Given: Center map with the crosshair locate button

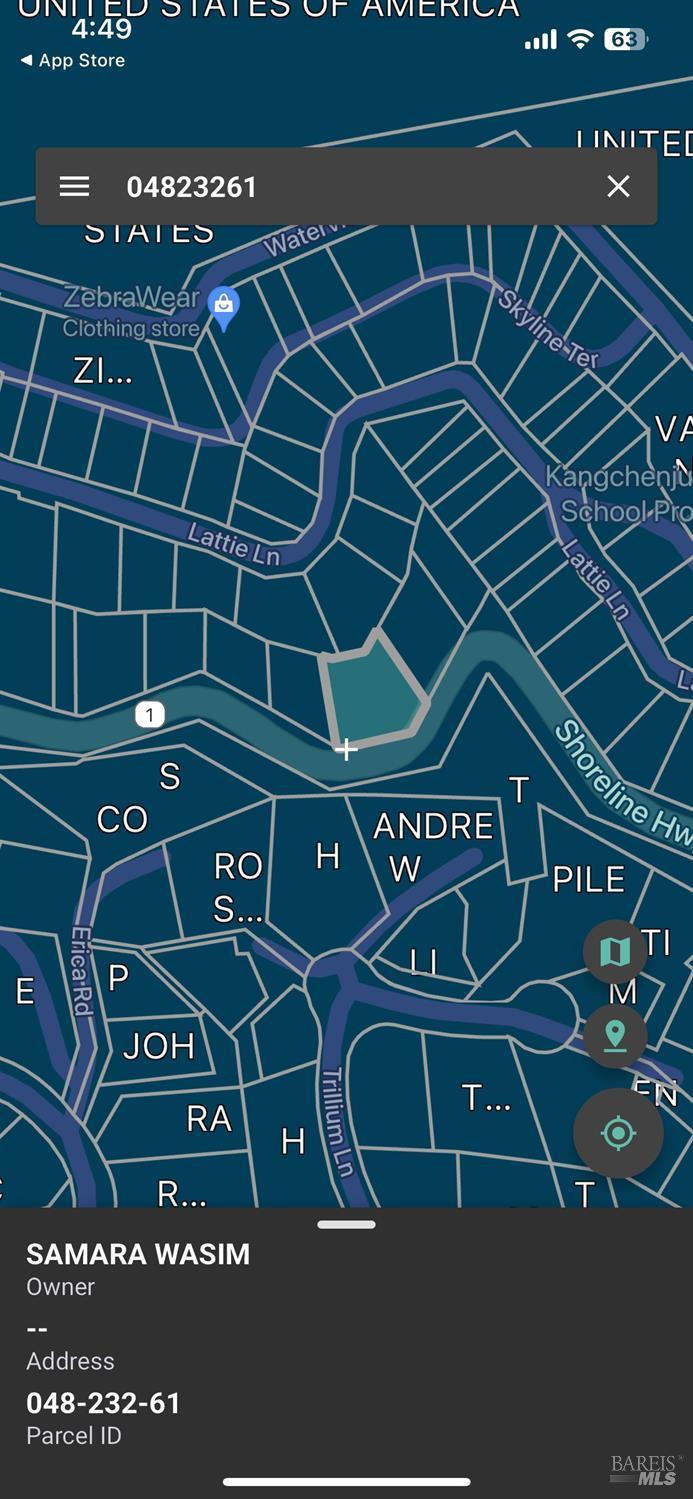Looking at the screenshot, I should pos(618,1133).
